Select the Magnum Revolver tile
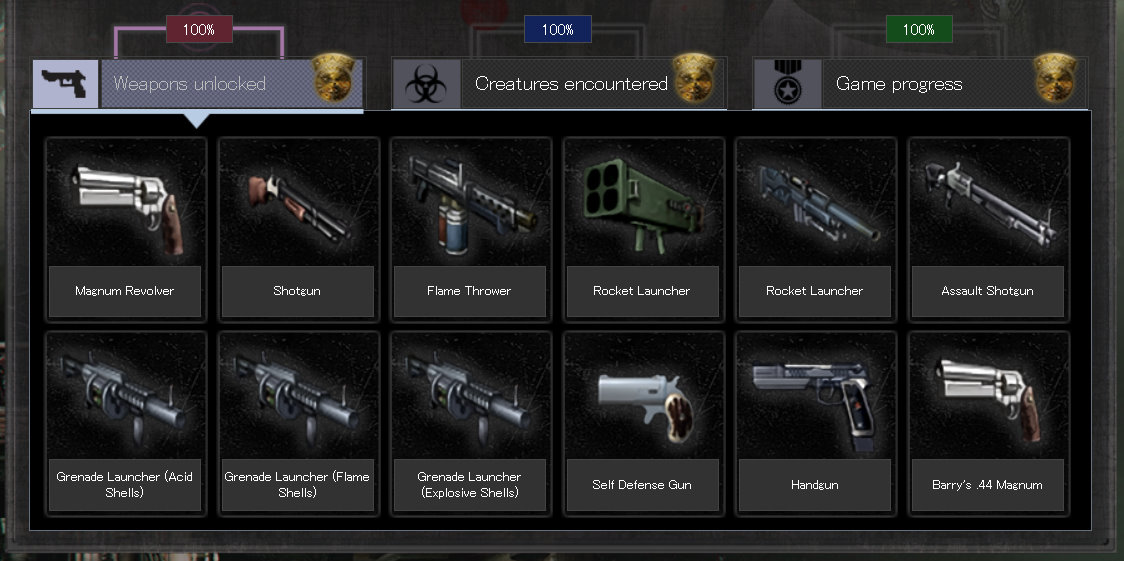The width and height of the screenshot is (1124, 561). click(x=125, y=228)
